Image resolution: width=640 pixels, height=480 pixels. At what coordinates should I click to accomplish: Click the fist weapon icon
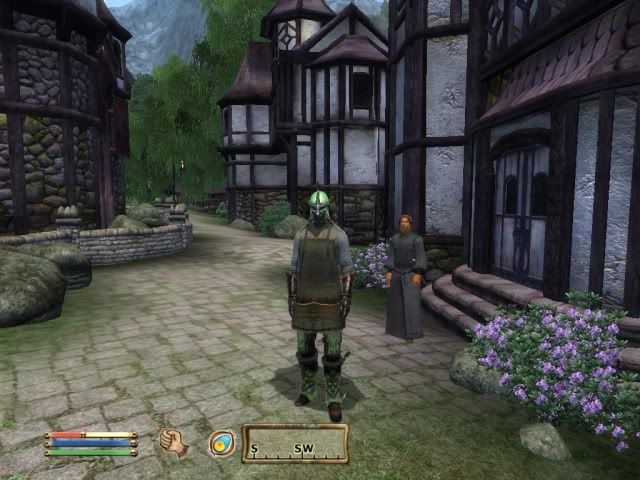(174, 442)
